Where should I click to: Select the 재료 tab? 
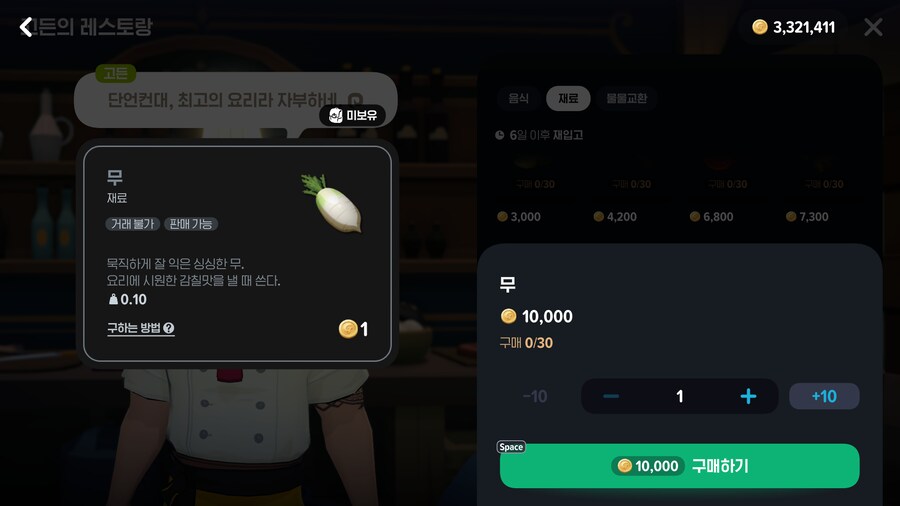click(568, 98)
